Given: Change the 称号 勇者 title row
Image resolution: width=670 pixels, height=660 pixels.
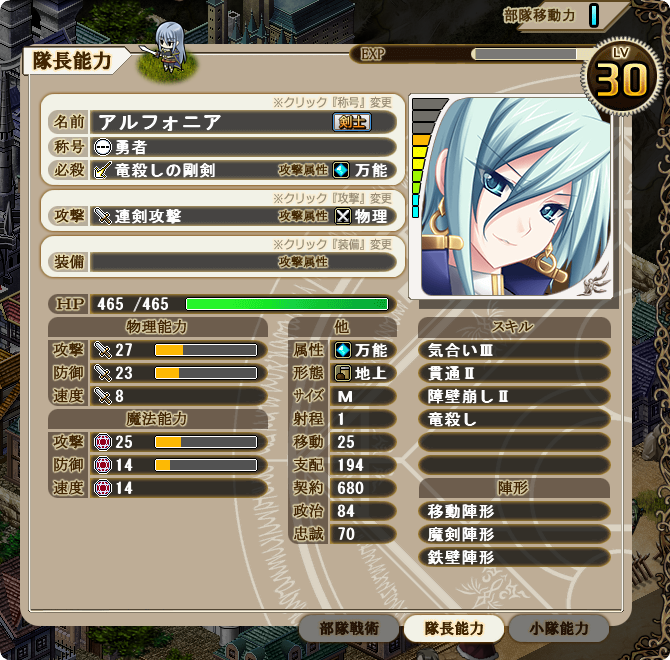Looking at the screenshot, I should 243,146.
